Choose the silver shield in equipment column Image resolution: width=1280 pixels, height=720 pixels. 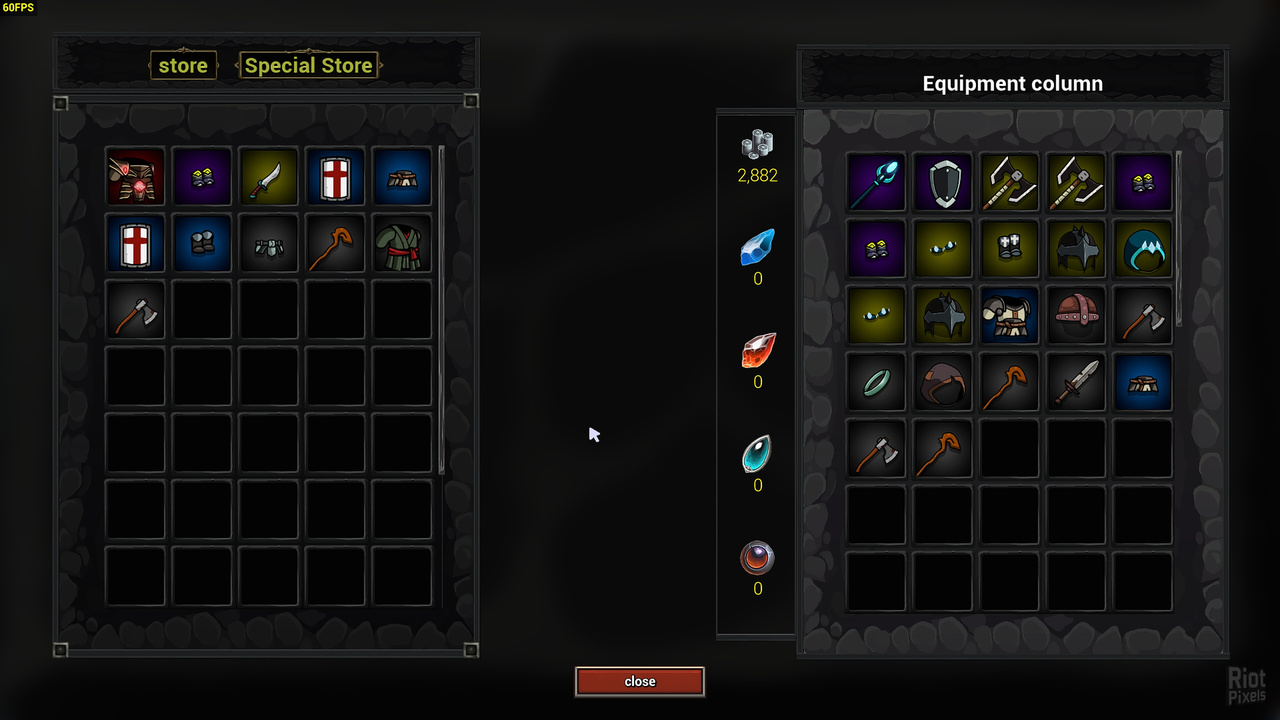pyautogui.click(x=943, y=182)
